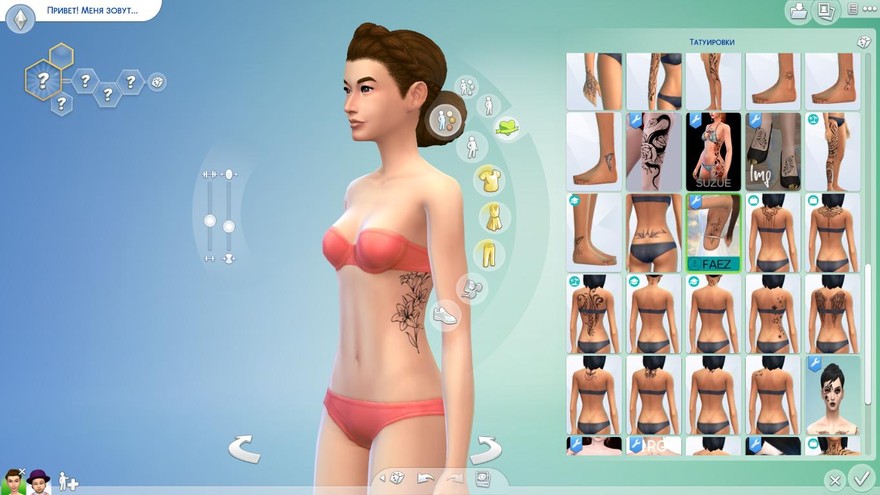880x495 pixels.
Task: Open the gallery portraits button
Action: pyautogui.click(x=826, y=11)
